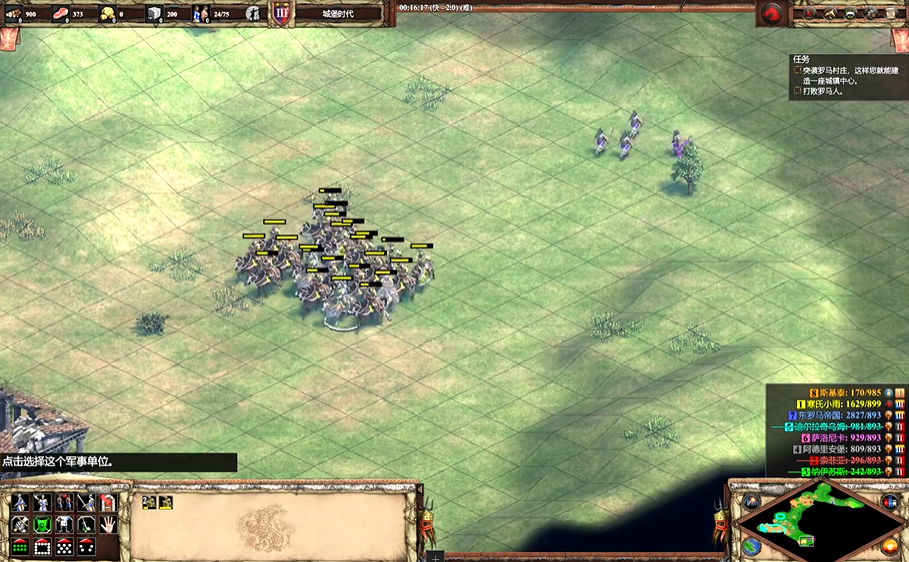Click the open hand stop command
The width and height of the screenshot is (909, 562).
click(x=108, y=524)
